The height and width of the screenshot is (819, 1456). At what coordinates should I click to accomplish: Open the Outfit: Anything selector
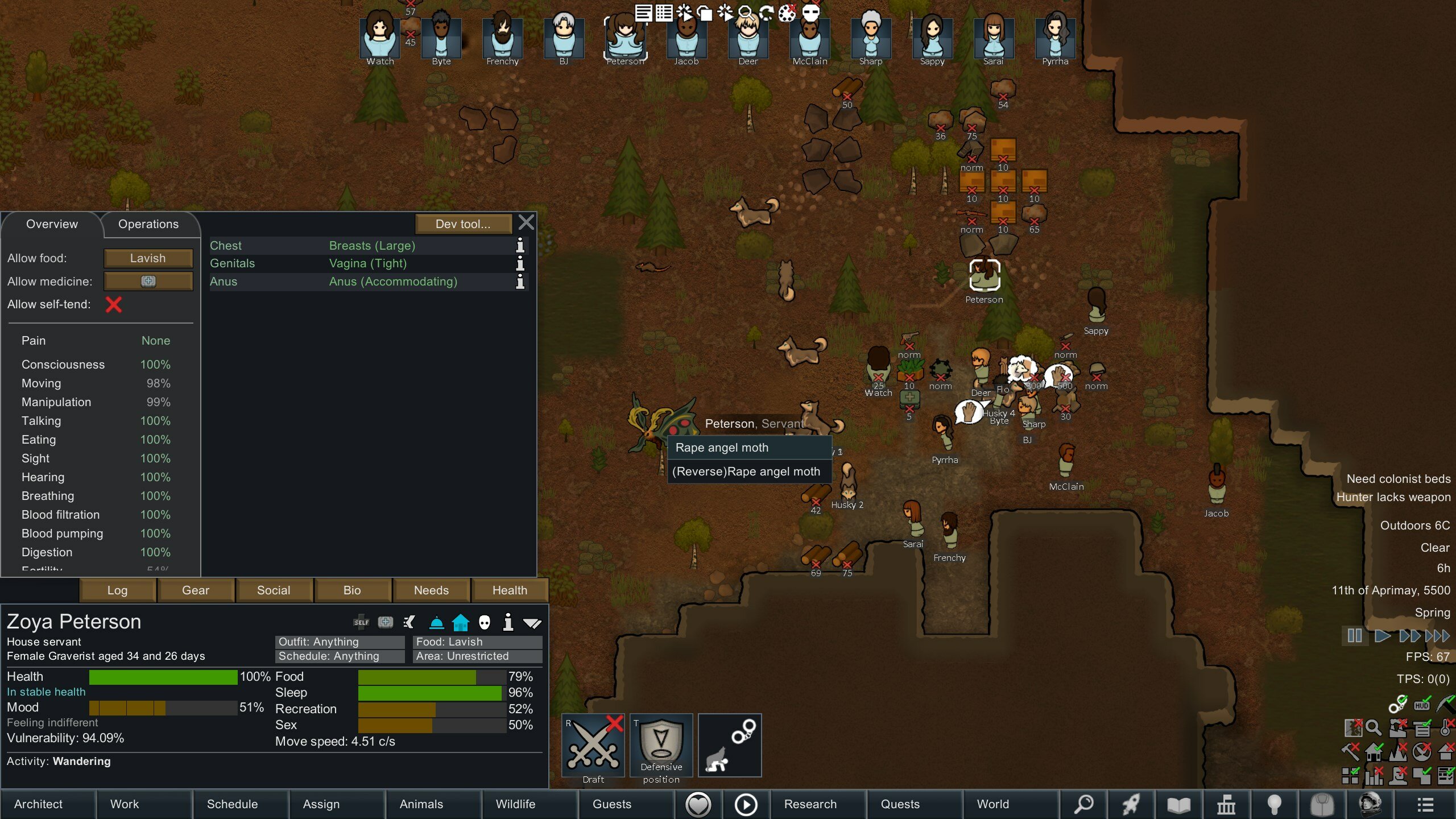(x=340, y=642)
